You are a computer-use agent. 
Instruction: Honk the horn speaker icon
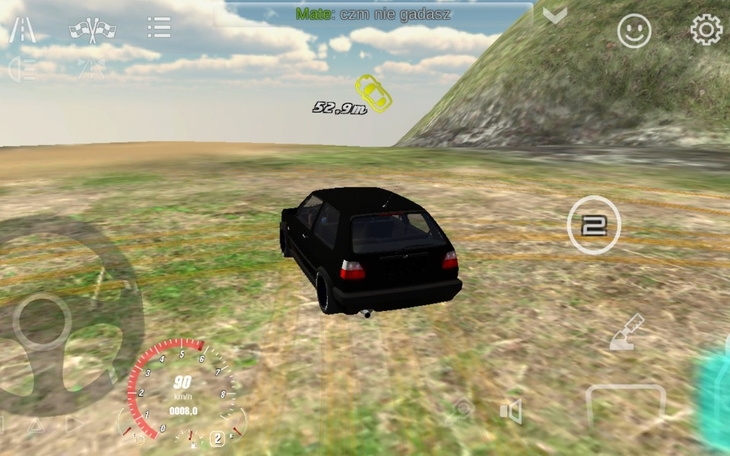pos(512,411)
